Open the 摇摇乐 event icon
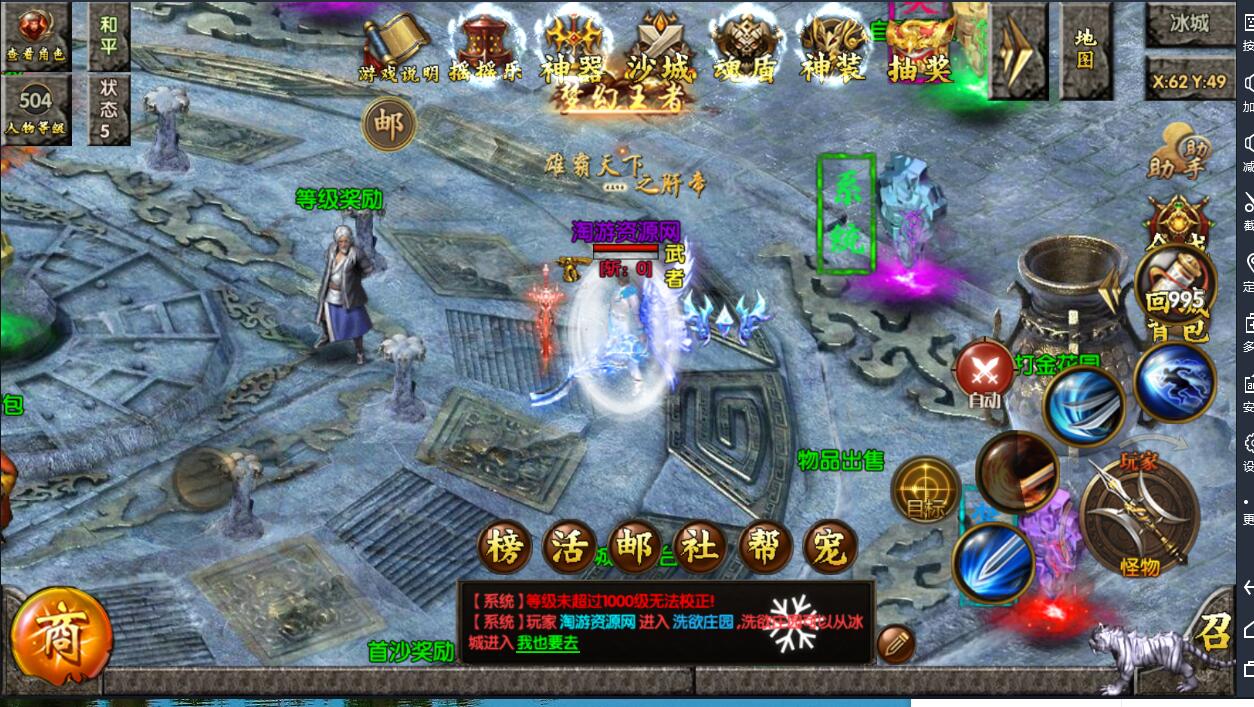 487,48
